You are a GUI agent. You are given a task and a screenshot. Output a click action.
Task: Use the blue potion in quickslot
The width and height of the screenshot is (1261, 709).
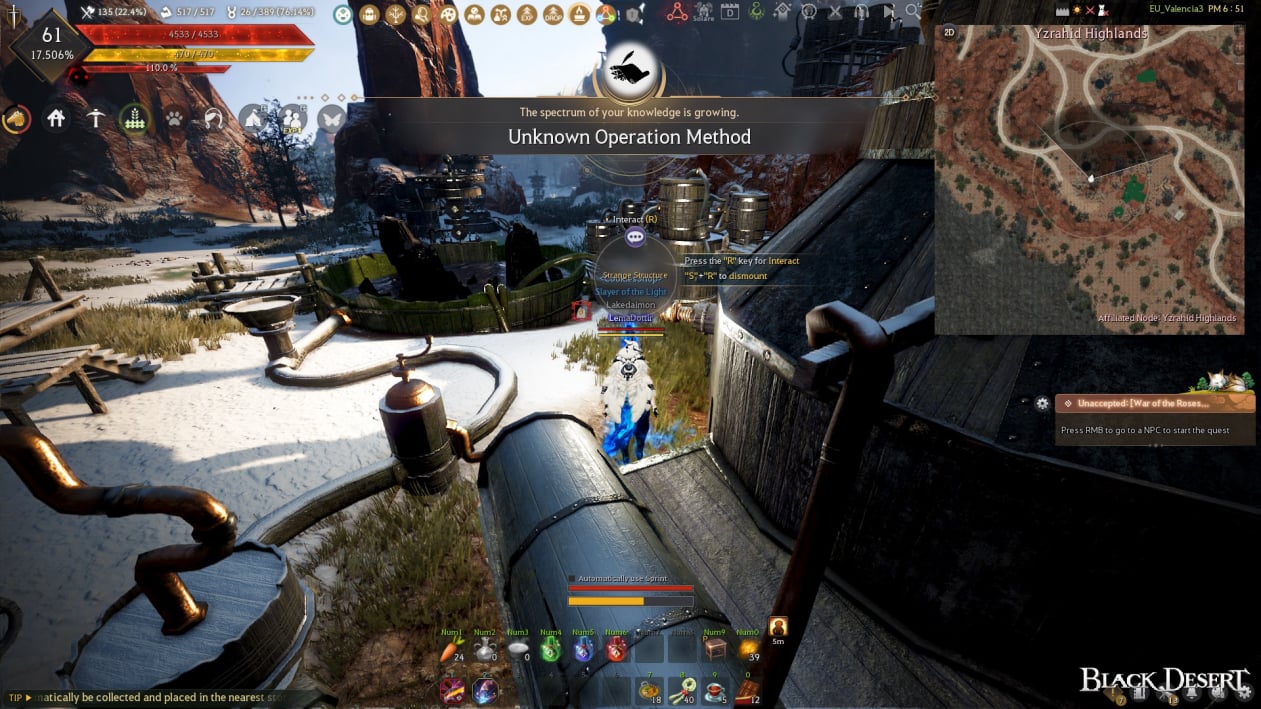point(583,650)
